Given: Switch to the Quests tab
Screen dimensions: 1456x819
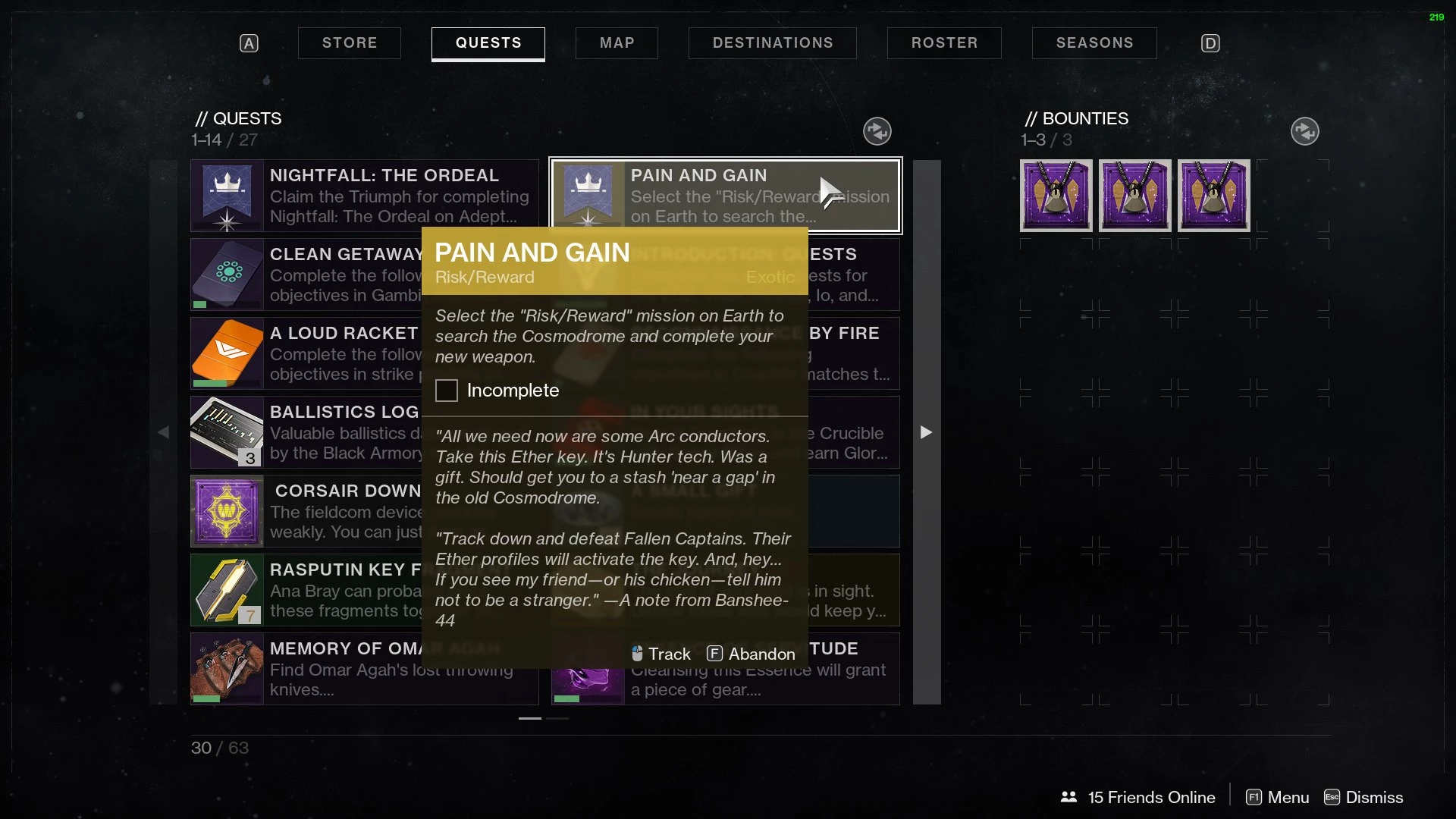Looking at the screenshot, I should (x=488, y=43).
